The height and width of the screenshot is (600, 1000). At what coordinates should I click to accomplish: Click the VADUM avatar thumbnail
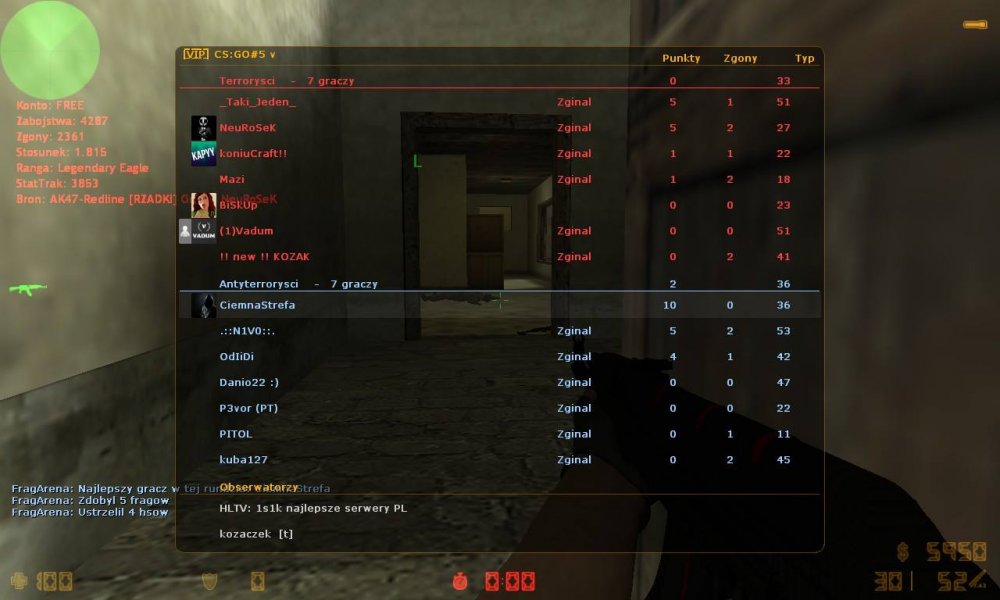(x=204, y=231)
